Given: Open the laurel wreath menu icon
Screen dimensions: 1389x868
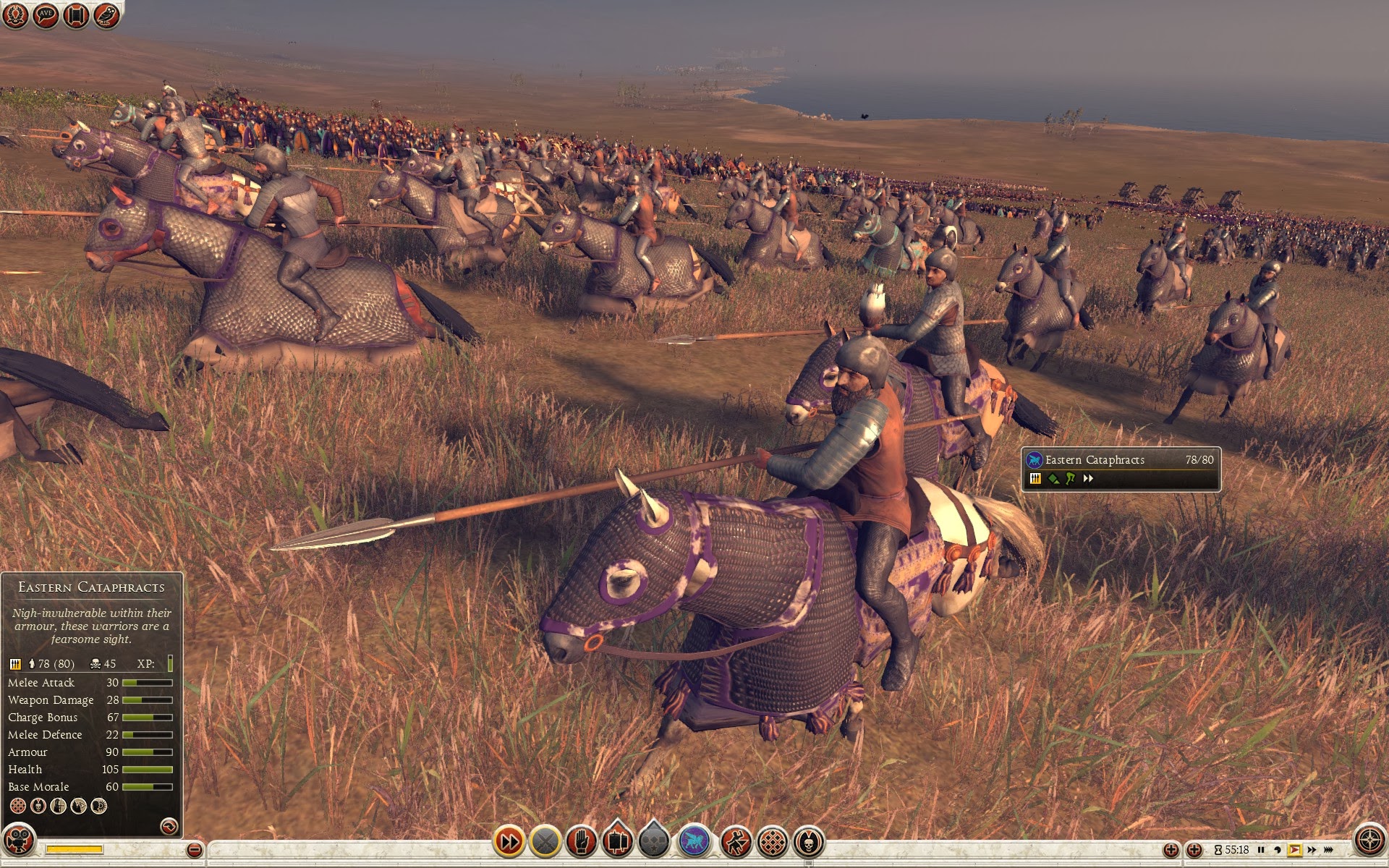Looking at the screenshot, I should (15, 15).
